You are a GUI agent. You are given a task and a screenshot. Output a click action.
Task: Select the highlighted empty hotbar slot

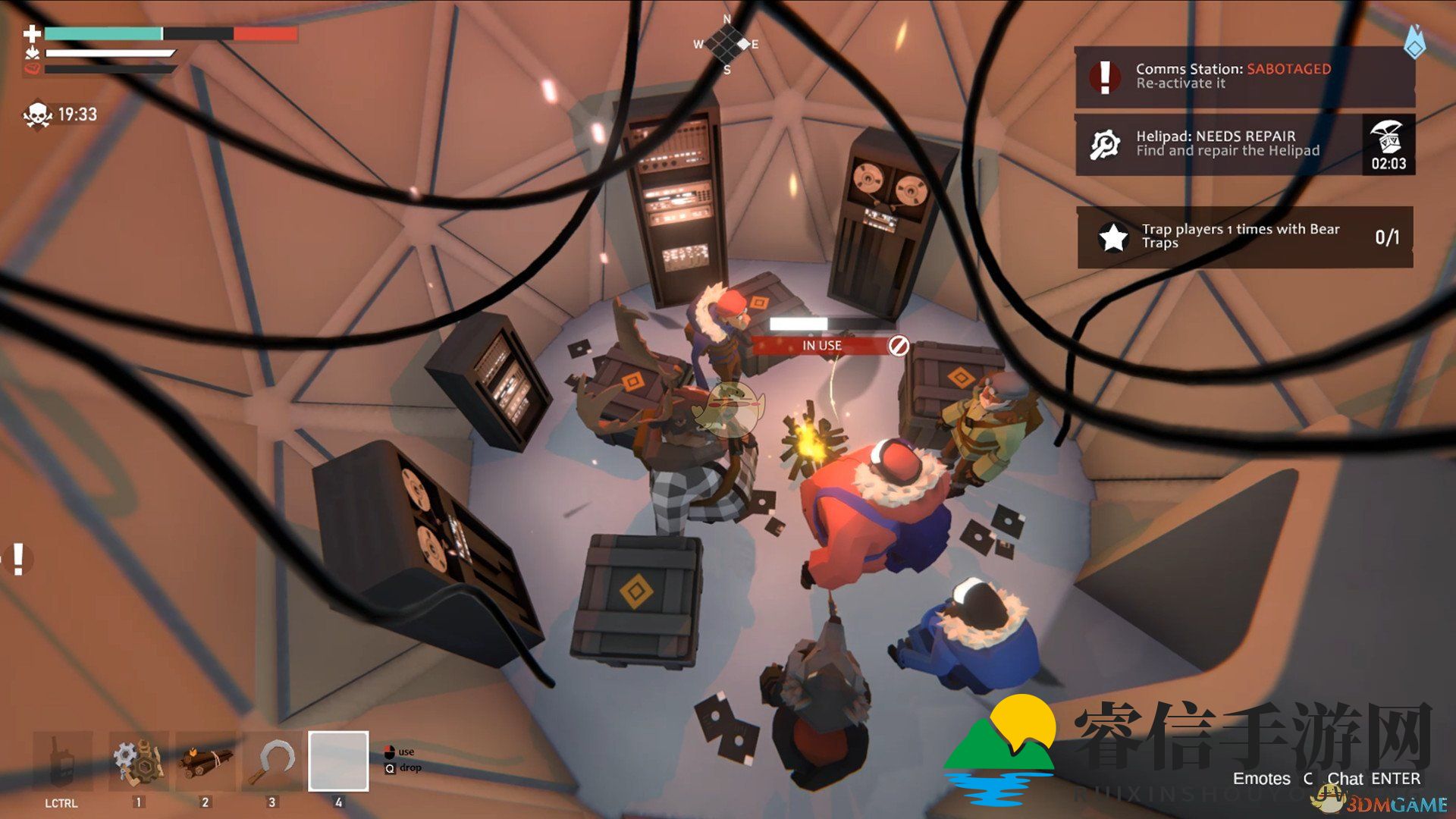point(338,761)
